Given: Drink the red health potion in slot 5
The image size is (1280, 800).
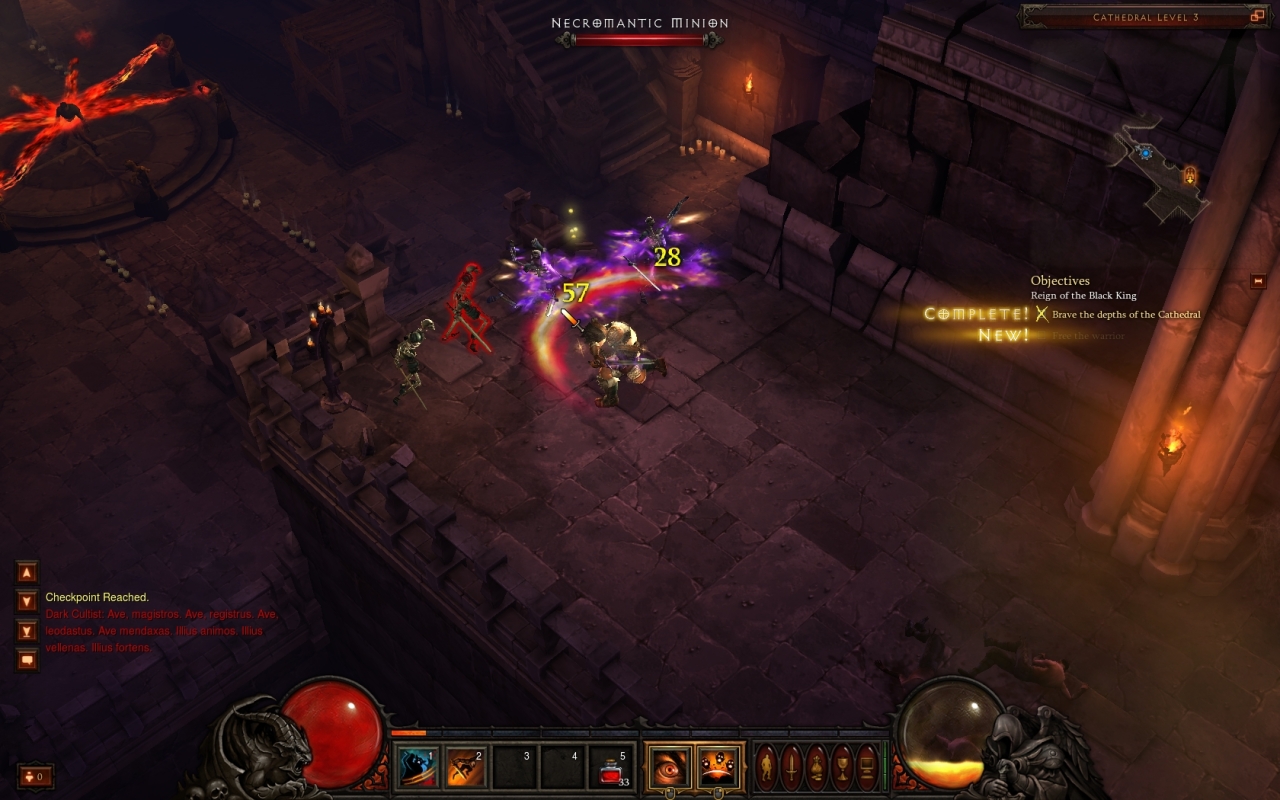Looking at the screenshot, I should 611,768.
